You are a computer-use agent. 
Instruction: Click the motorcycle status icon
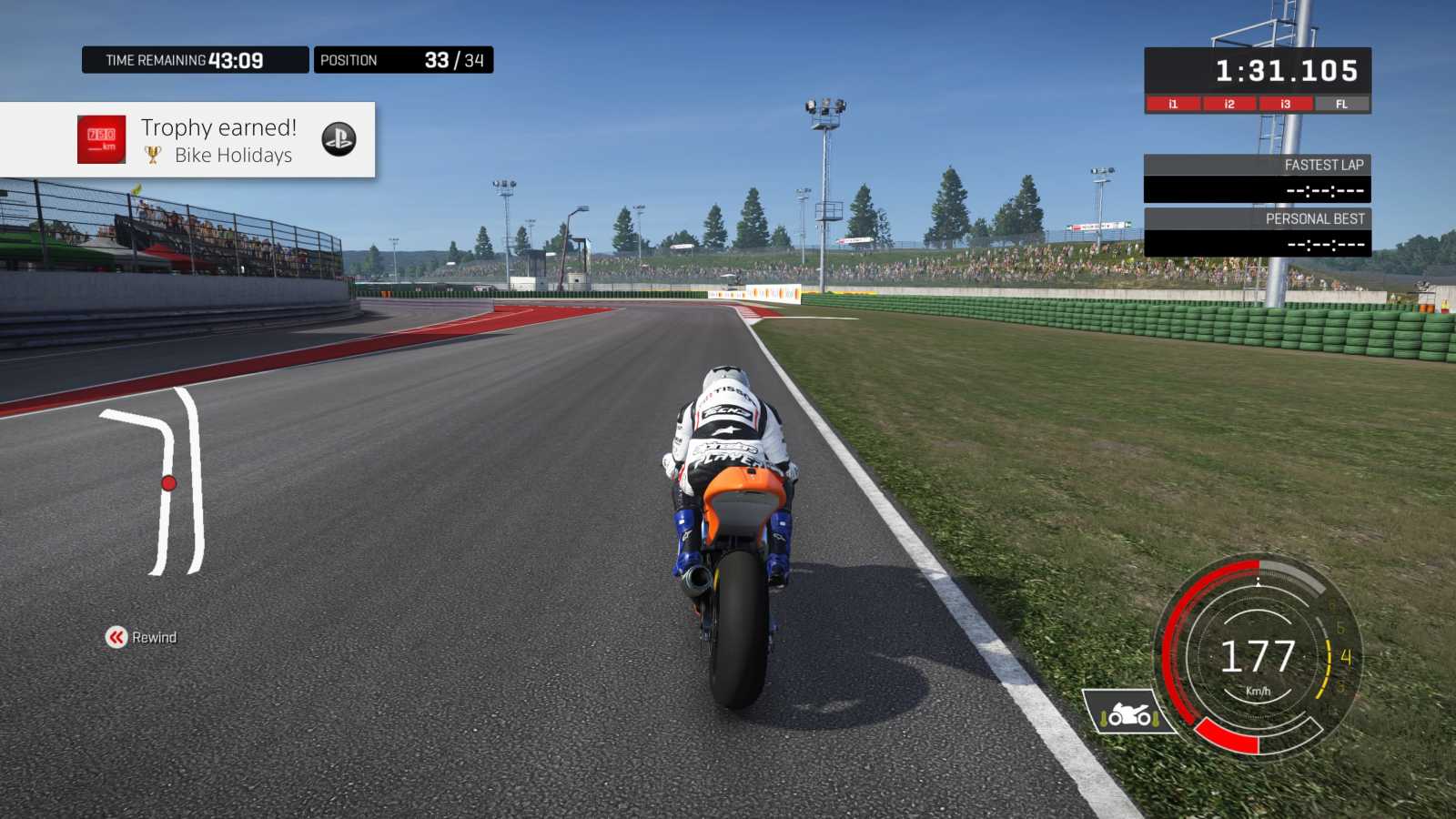coord(1128,713)
